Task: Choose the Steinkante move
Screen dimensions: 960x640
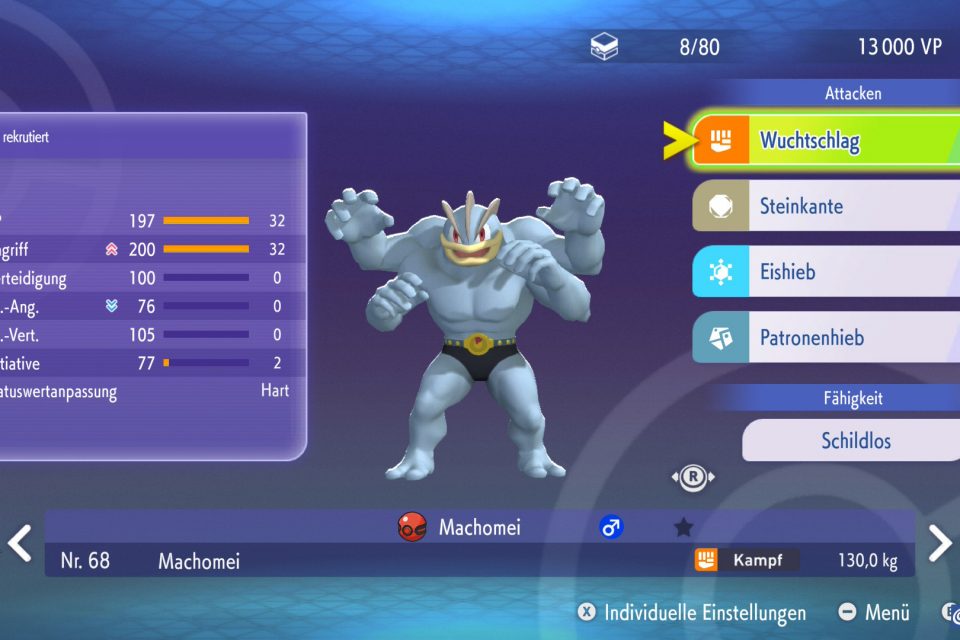Action: coord(825,207)
